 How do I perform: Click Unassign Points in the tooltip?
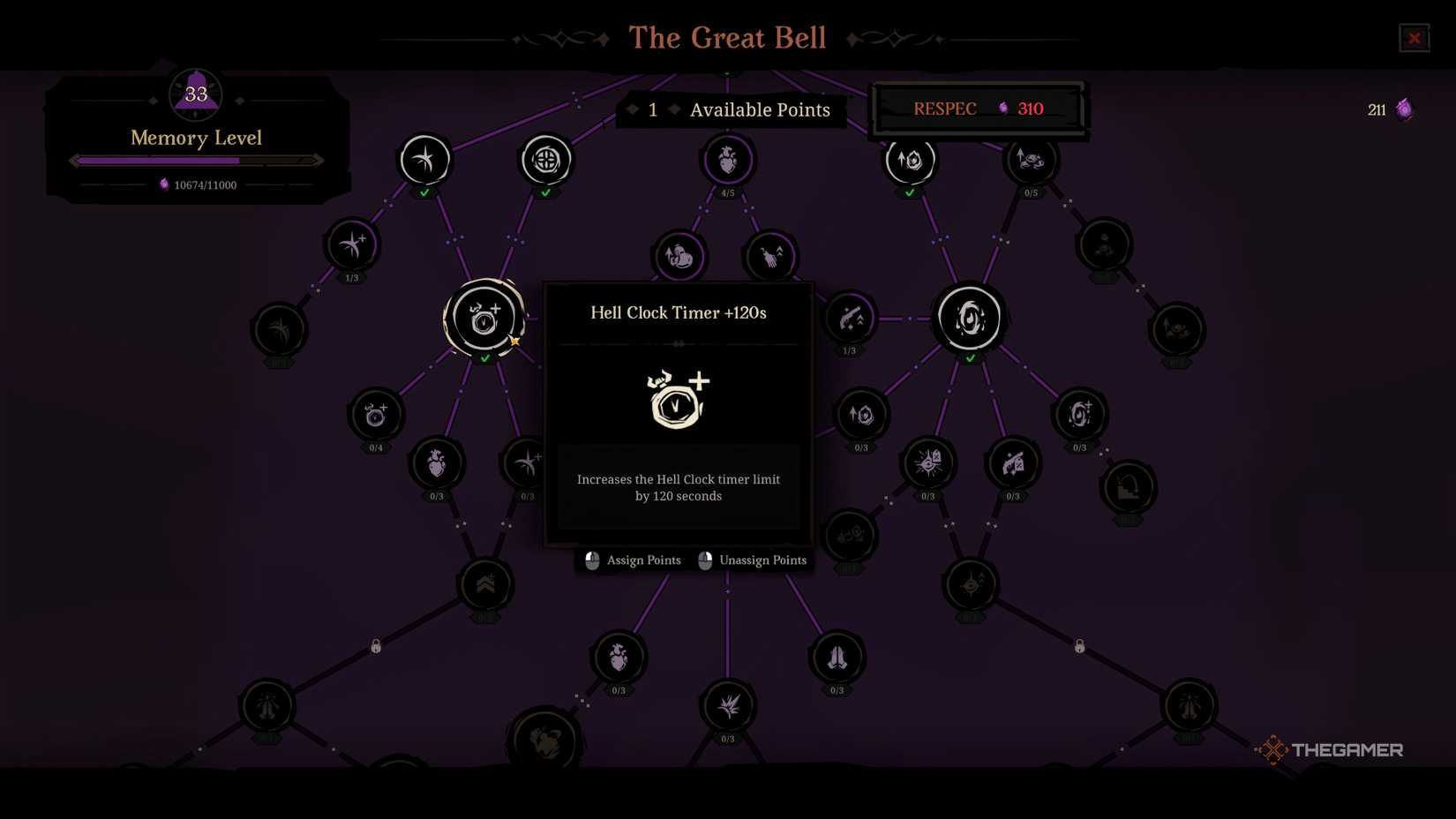(x=762, y=560)
